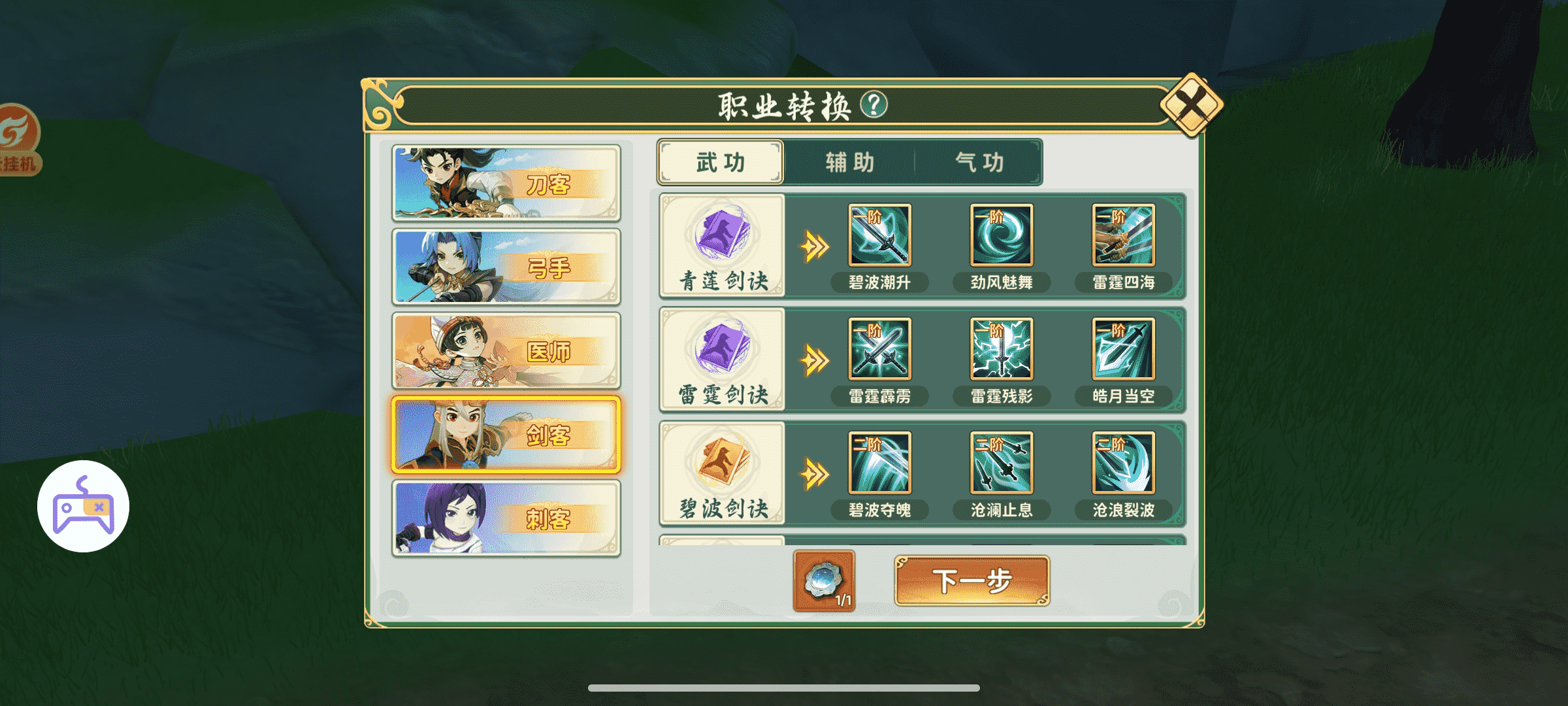Select the 刺客 class option
The width and height of the screenshot is (1568, 706).
tap(506, 516)
